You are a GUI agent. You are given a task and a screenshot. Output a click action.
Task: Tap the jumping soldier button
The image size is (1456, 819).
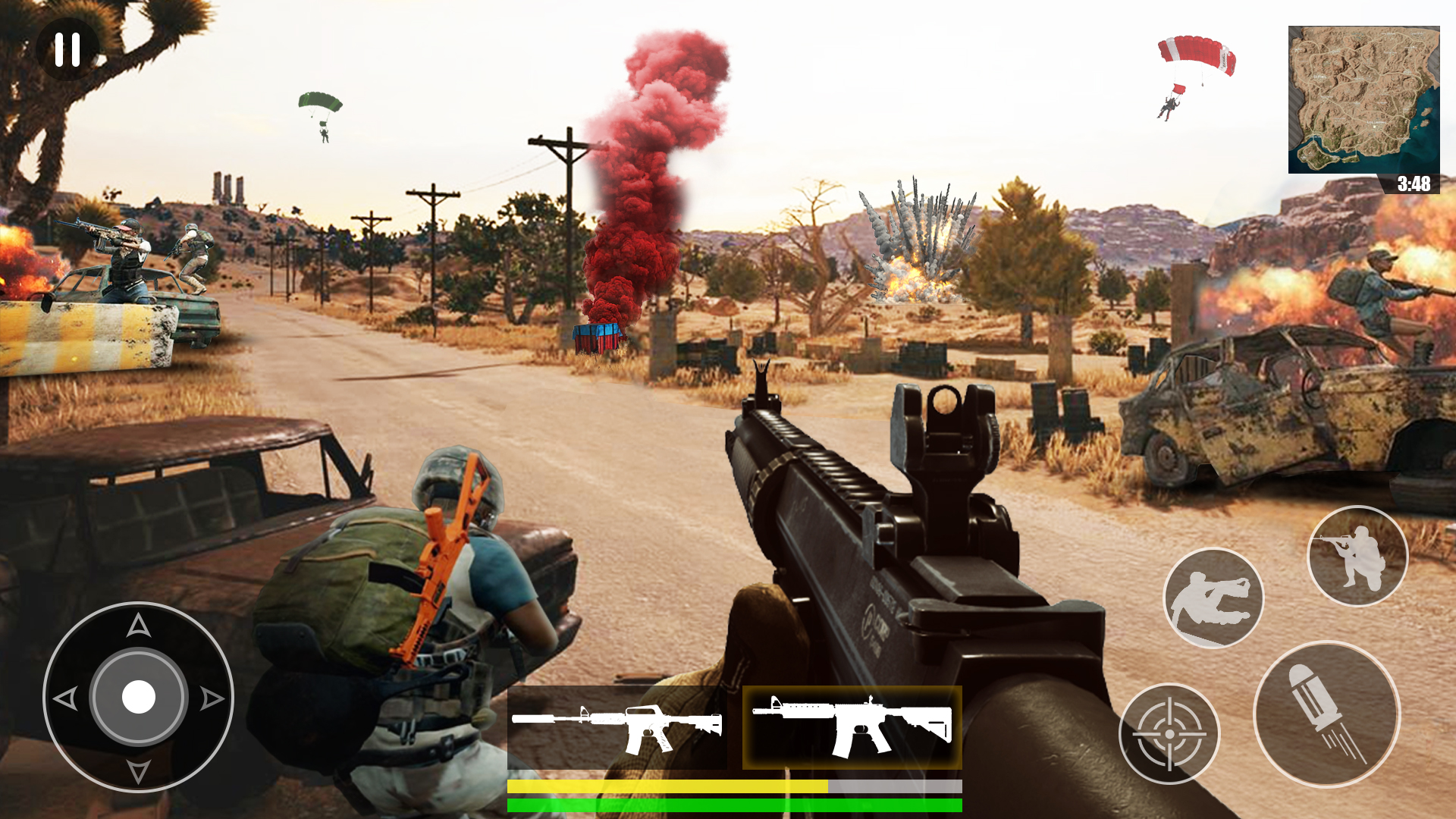[x=1213, y=598]
